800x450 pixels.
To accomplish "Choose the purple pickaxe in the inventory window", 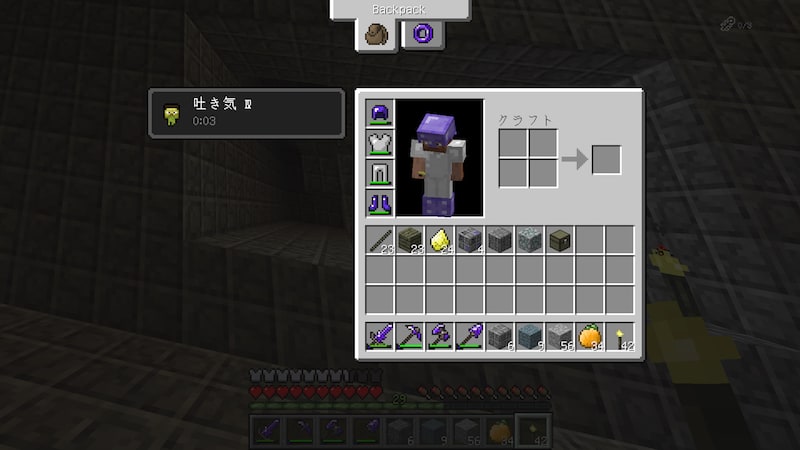I will point(410,336).
